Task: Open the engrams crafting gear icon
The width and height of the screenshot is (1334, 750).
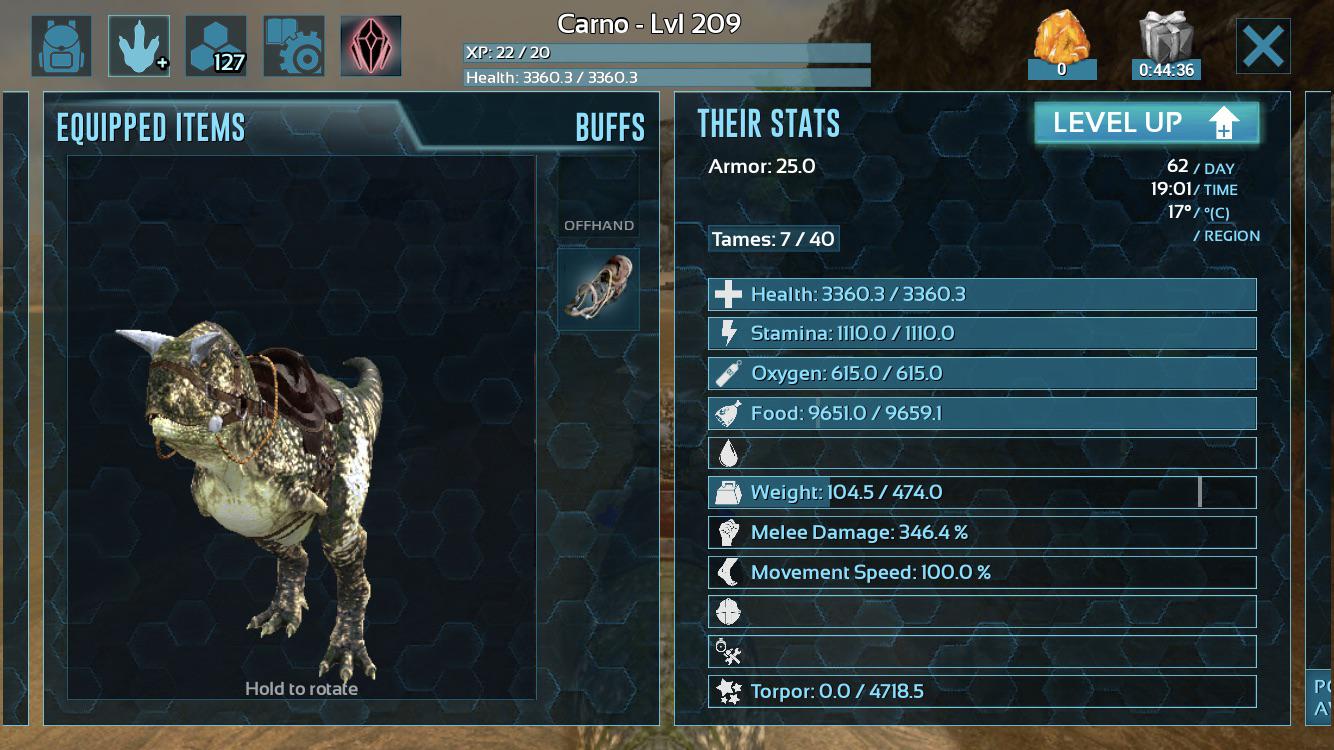Action: (293, 43)
